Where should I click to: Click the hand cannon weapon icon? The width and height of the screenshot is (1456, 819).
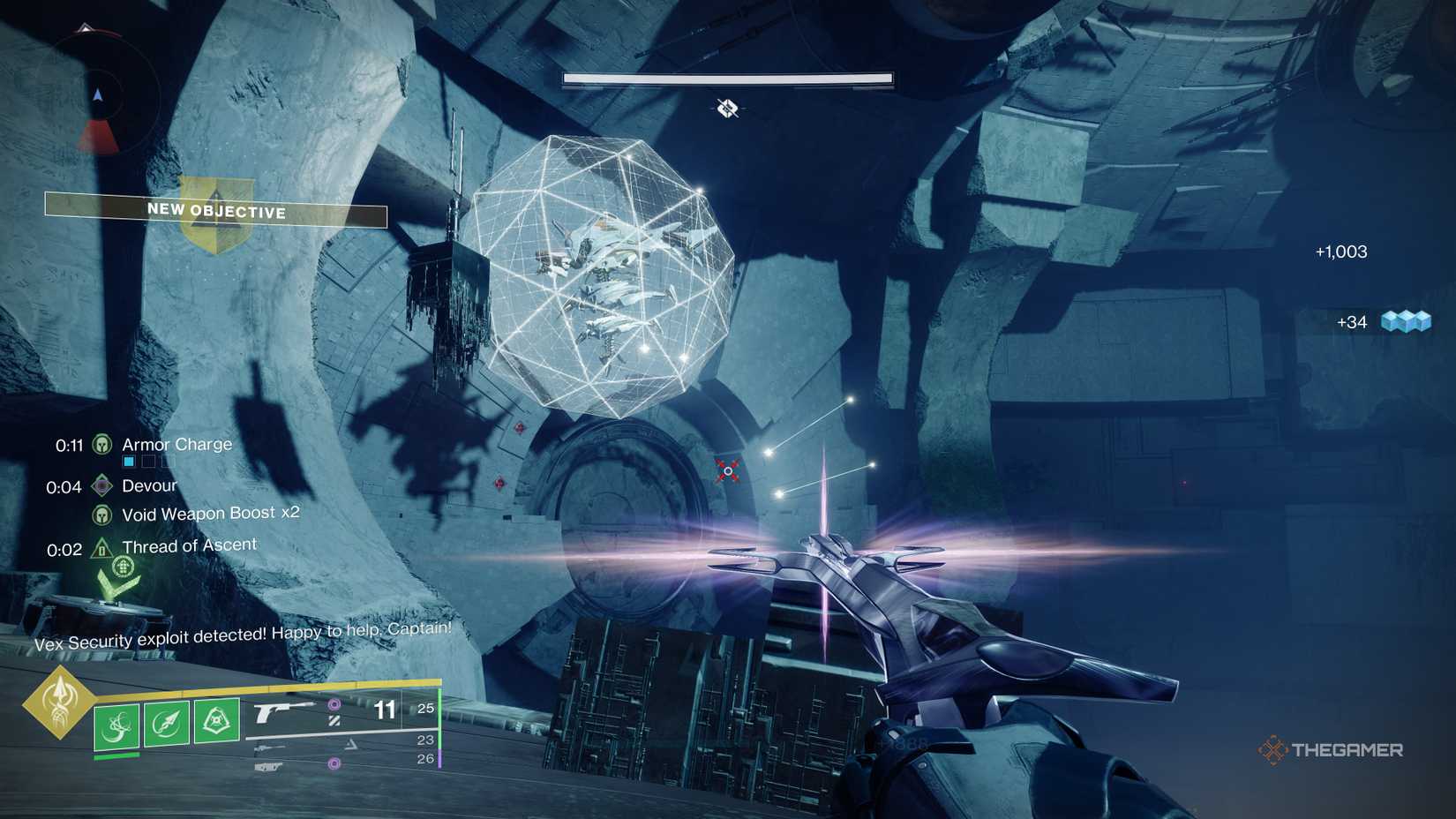[278, 709]
